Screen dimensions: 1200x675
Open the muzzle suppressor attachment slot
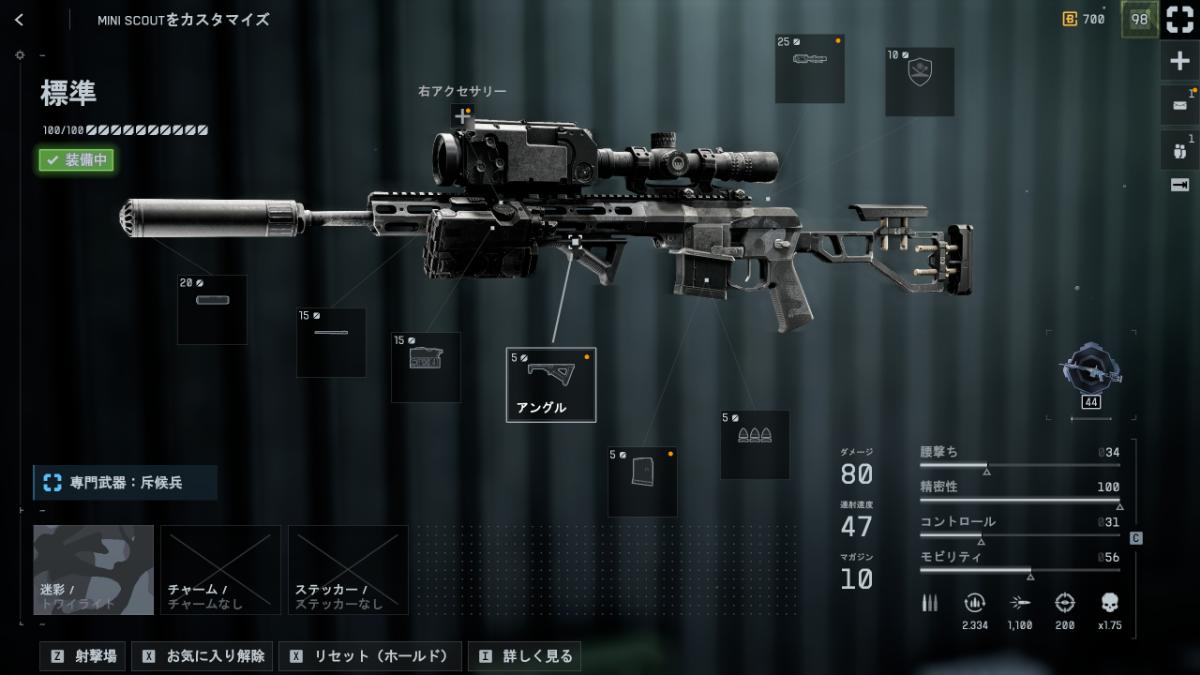pos(212,310)
